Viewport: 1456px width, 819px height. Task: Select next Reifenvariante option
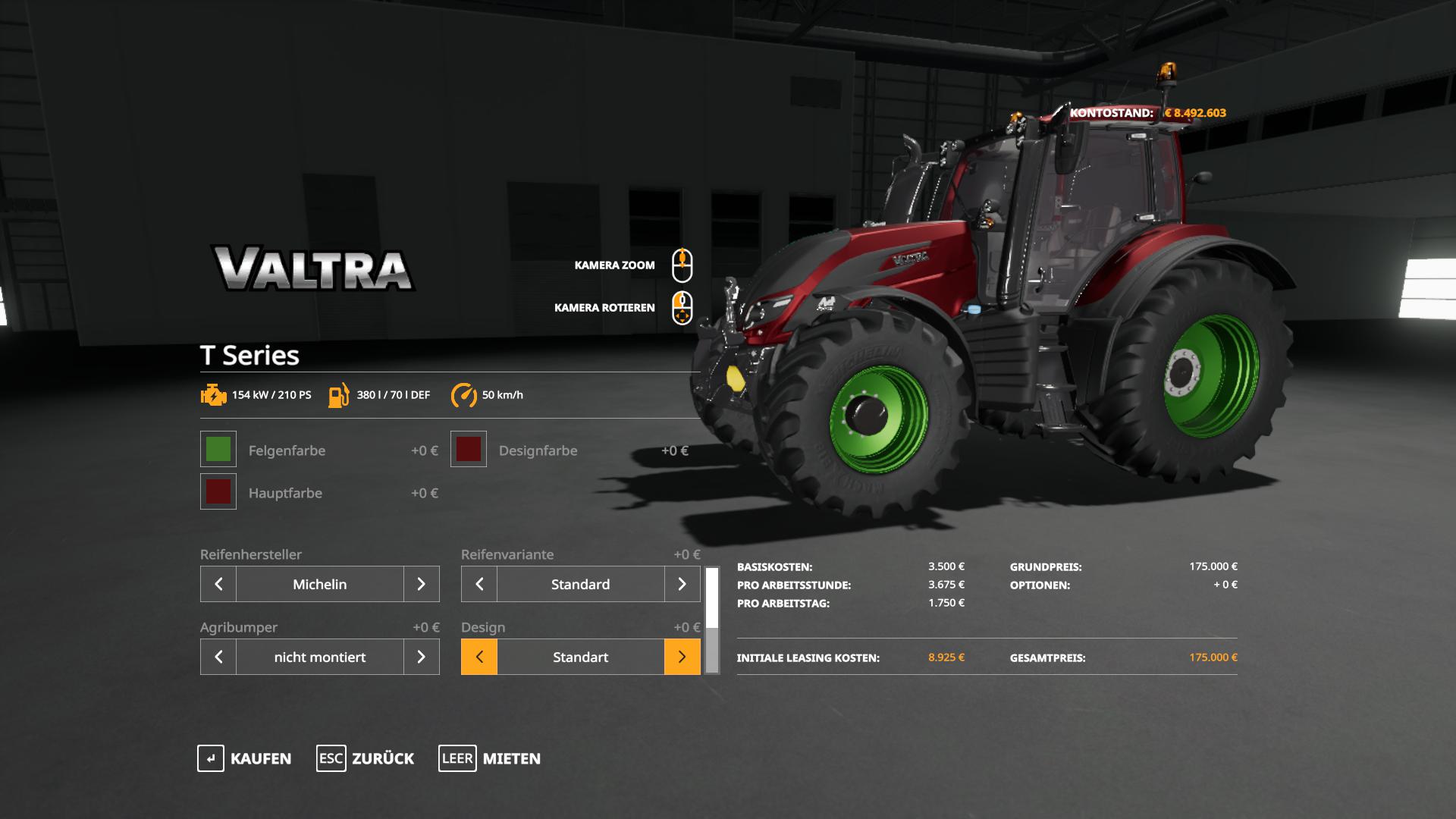point(682,584)
